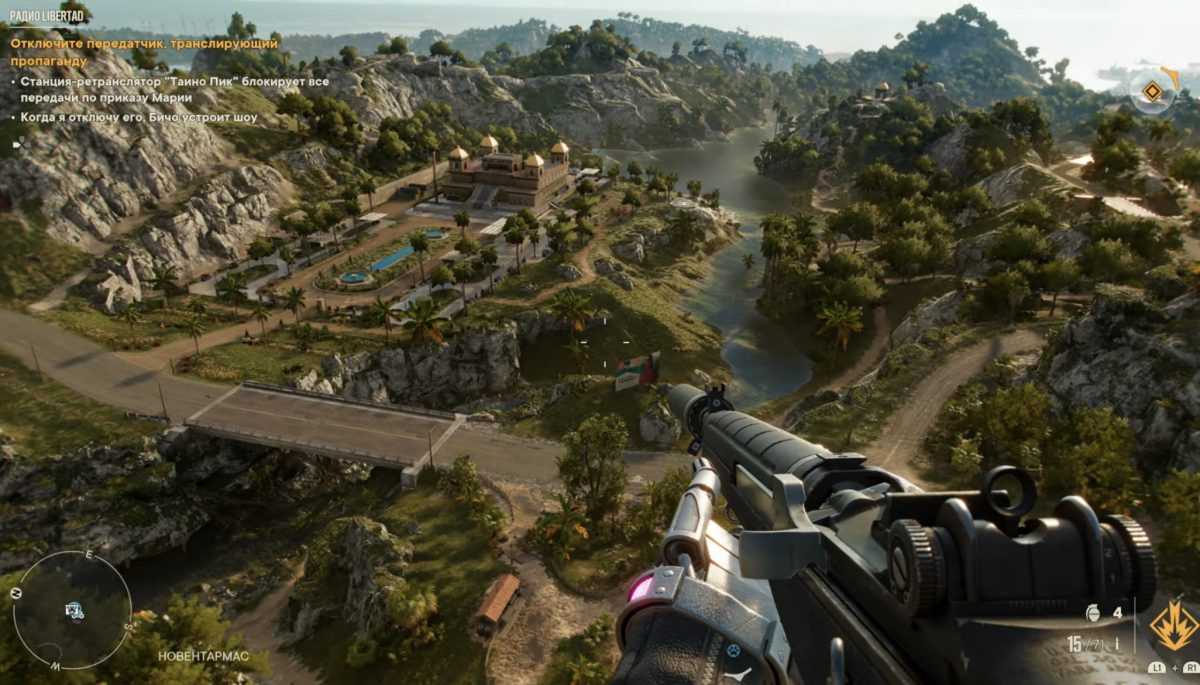Select the grenade icon
Viewport: 1200px width, 685px height.
pyautogui.click(x=1093, y=612)
